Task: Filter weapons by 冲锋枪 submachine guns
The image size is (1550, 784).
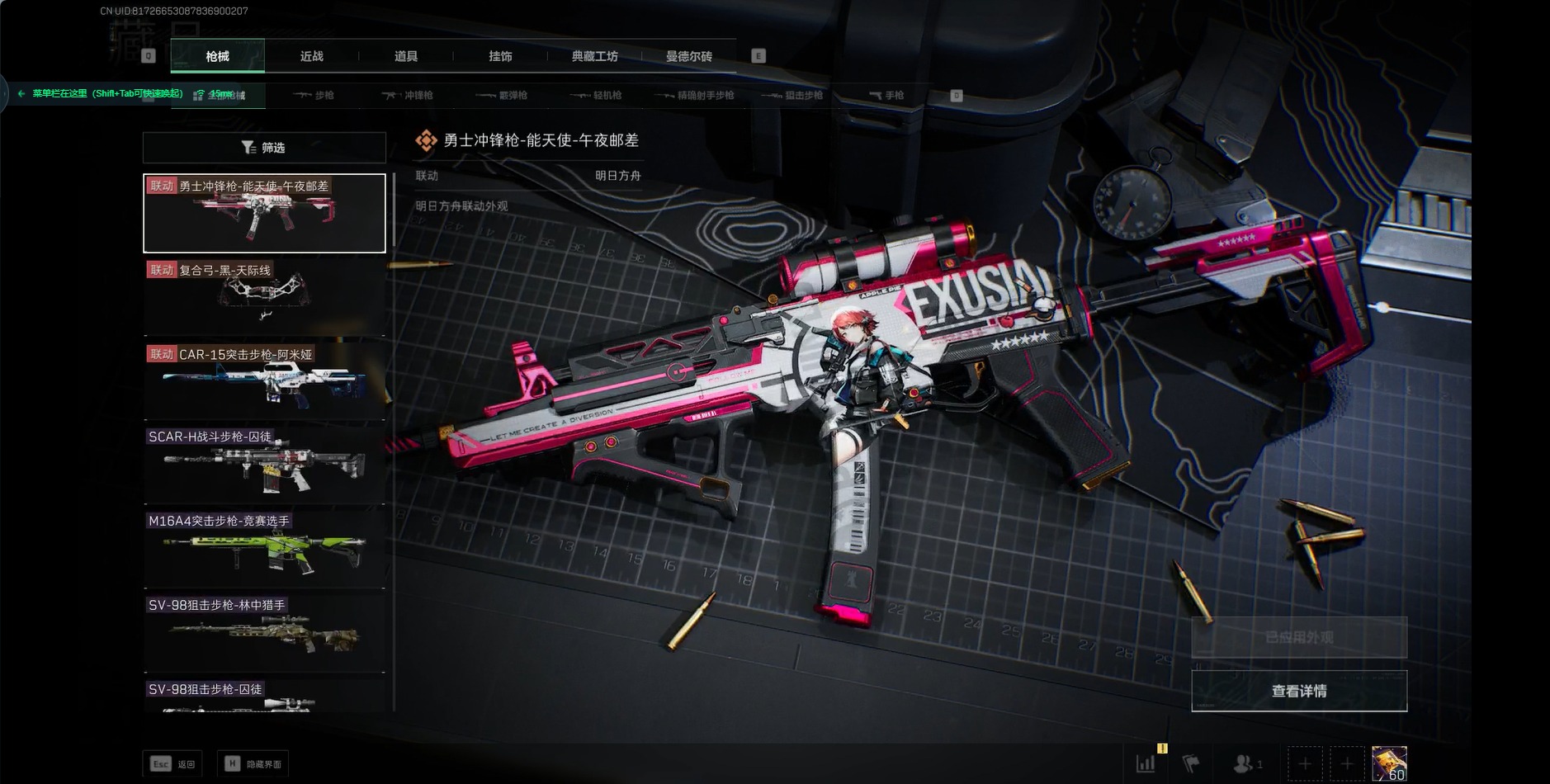Action: tap(409, 96)
